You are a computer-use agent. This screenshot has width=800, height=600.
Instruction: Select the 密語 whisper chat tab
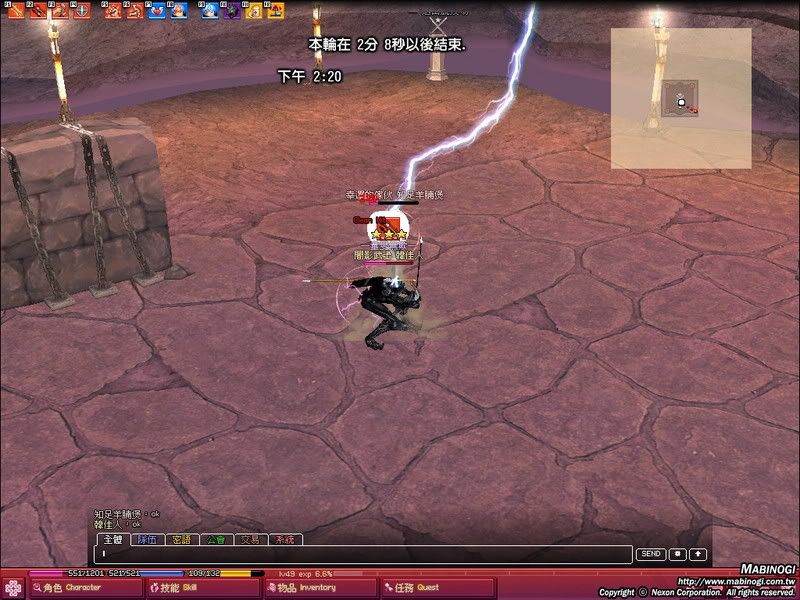point(181,540)
